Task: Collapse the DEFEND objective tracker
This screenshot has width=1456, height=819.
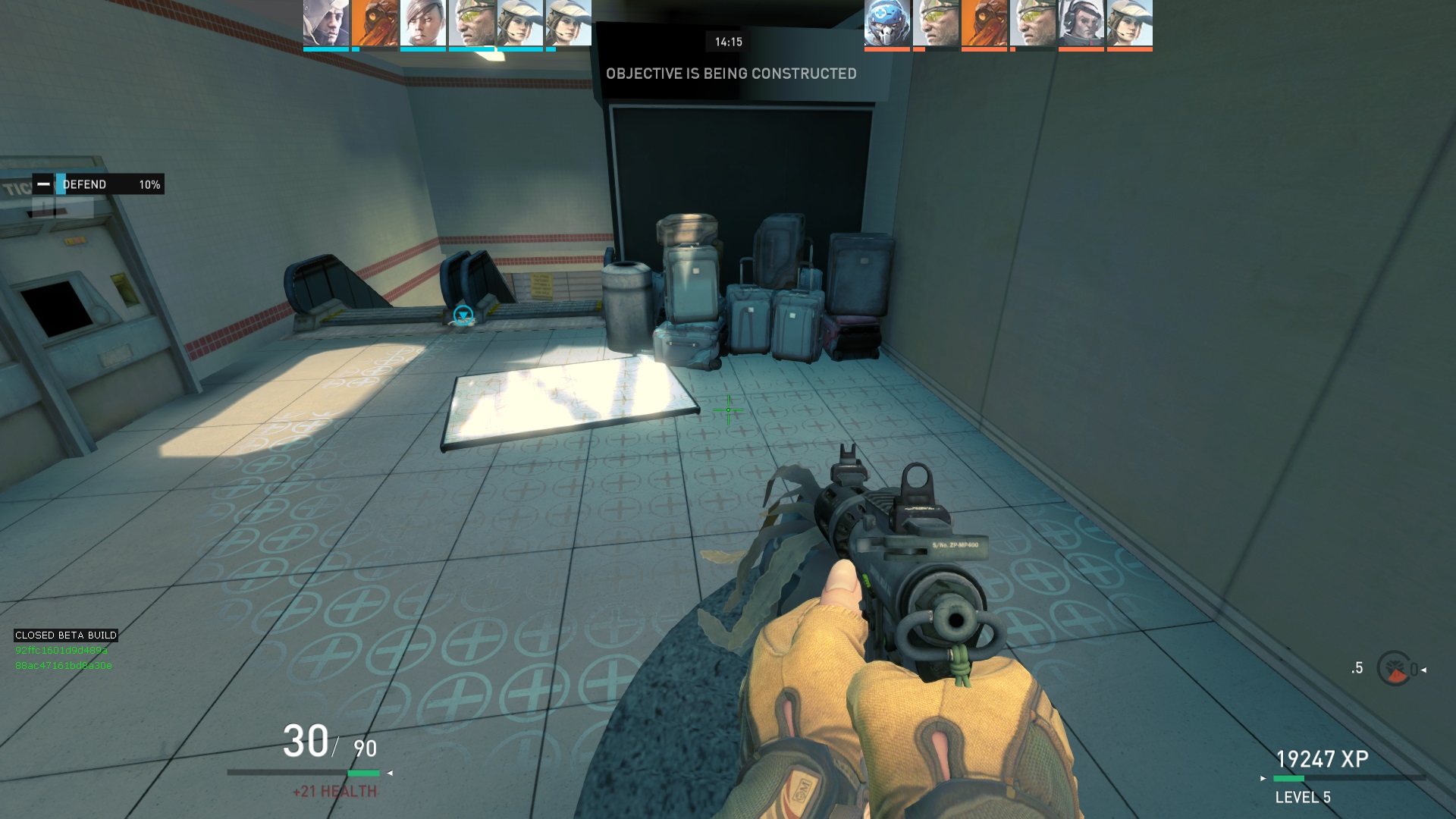Action: (44, 184)
